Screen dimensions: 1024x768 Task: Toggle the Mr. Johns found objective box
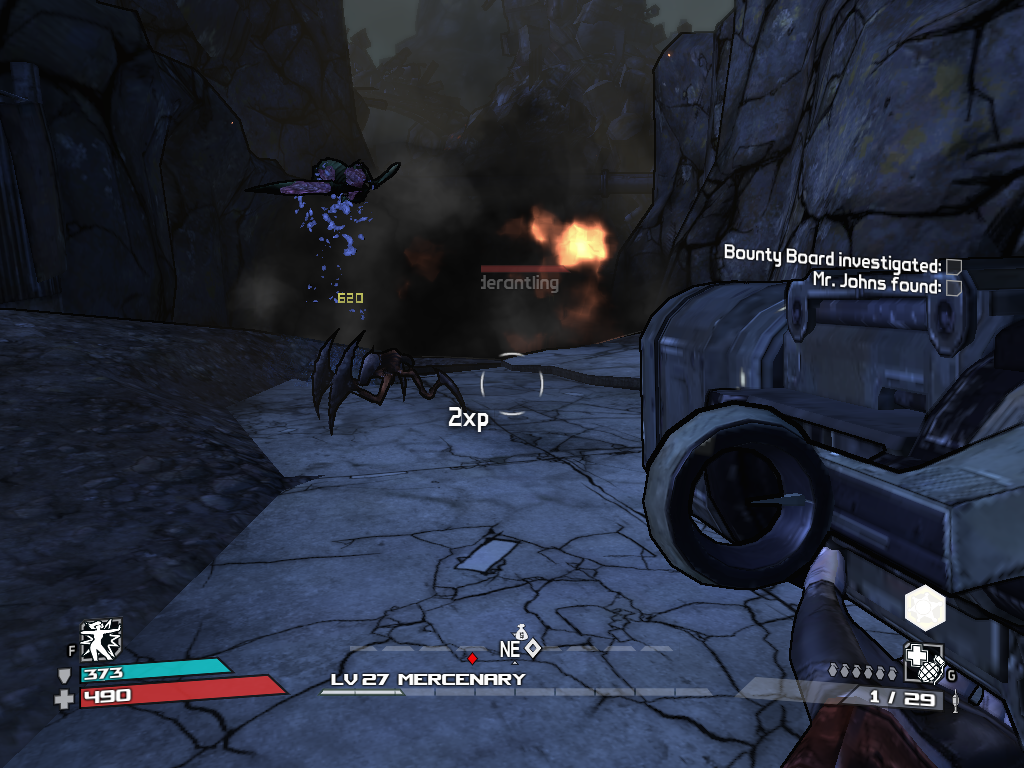pyautogui.click(x=954, y=287)
